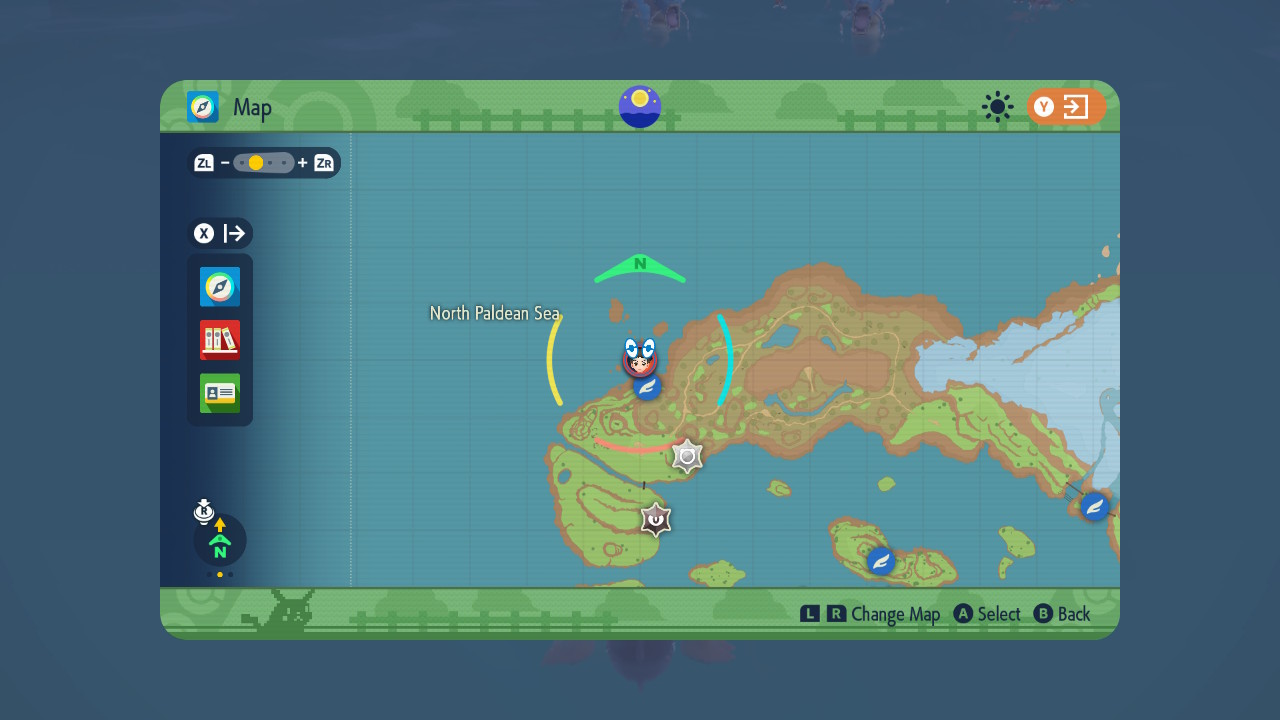
Task: Click the dark Team Star base marker
Action: [x=654, y=520]
